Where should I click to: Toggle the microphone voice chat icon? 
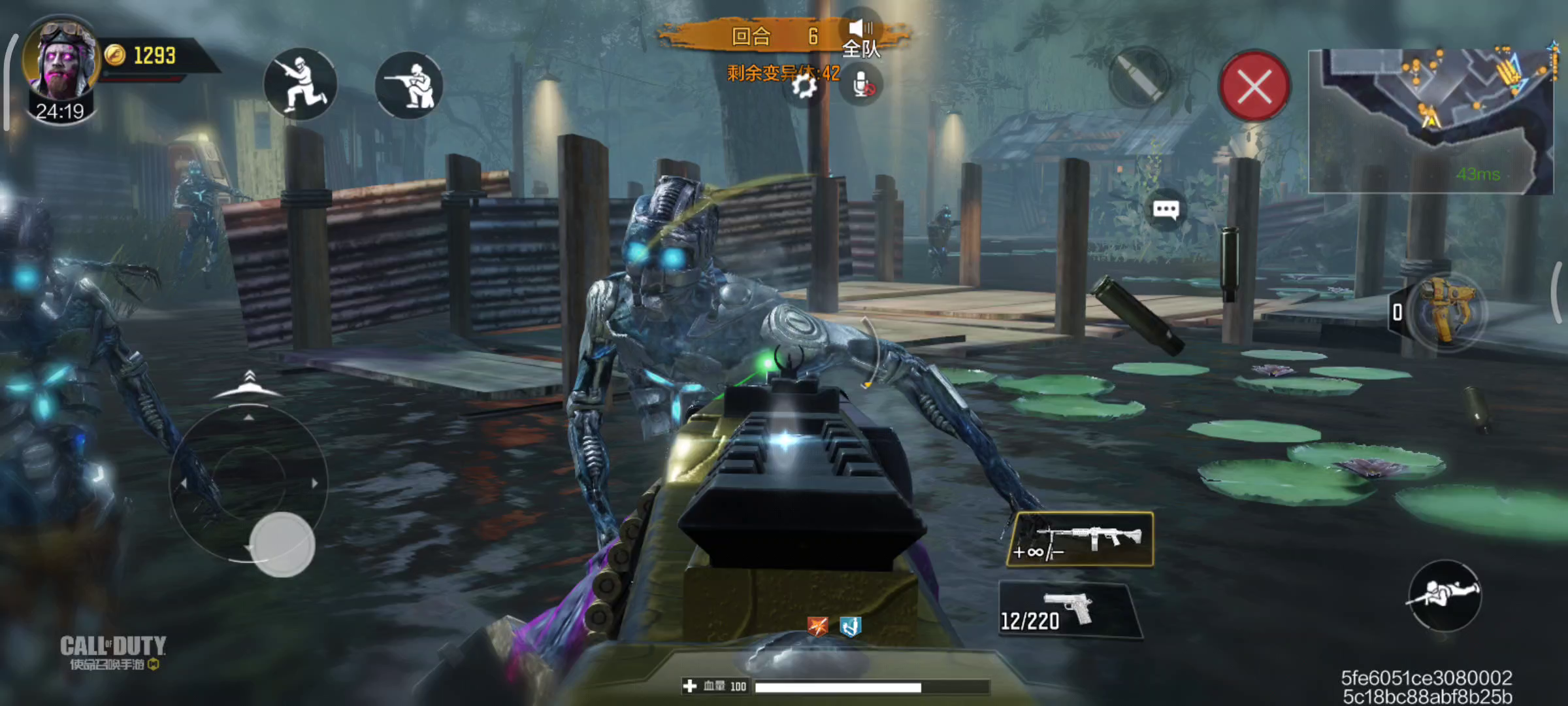pyautogui.click(x=862, y=86)
